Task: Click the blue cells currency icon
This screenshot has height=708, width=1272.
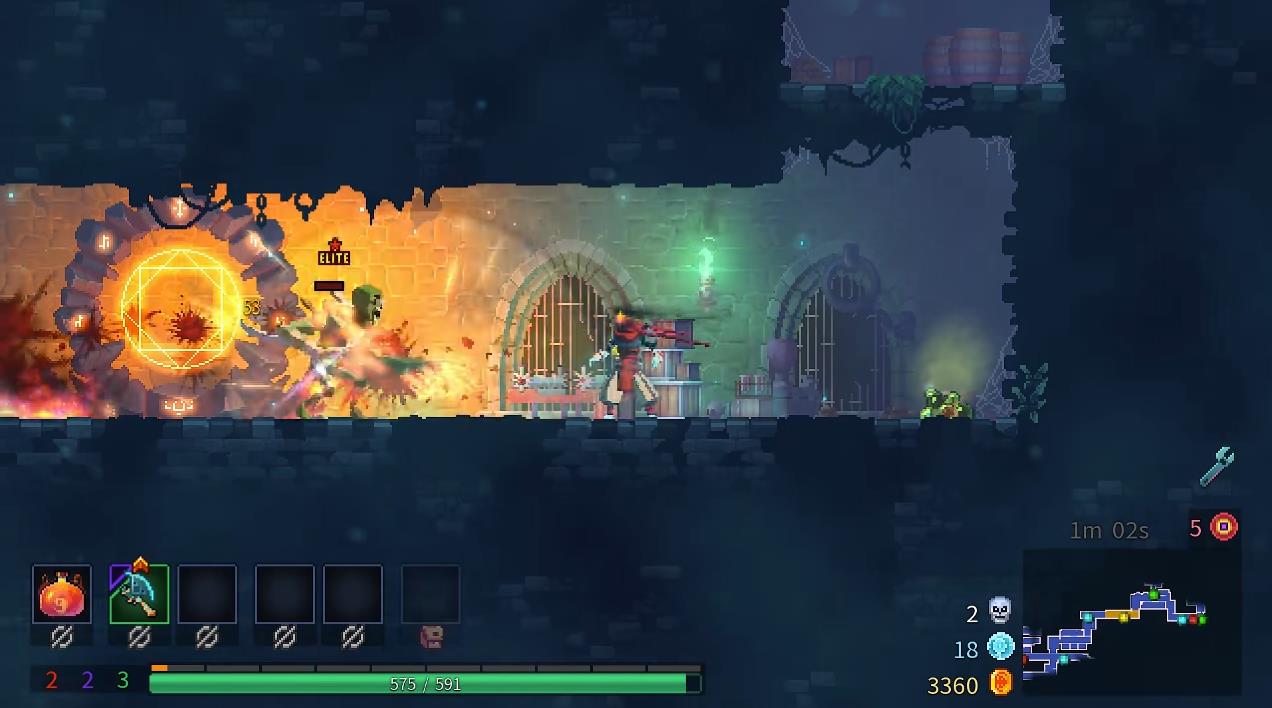Action: pos(1000,647)
